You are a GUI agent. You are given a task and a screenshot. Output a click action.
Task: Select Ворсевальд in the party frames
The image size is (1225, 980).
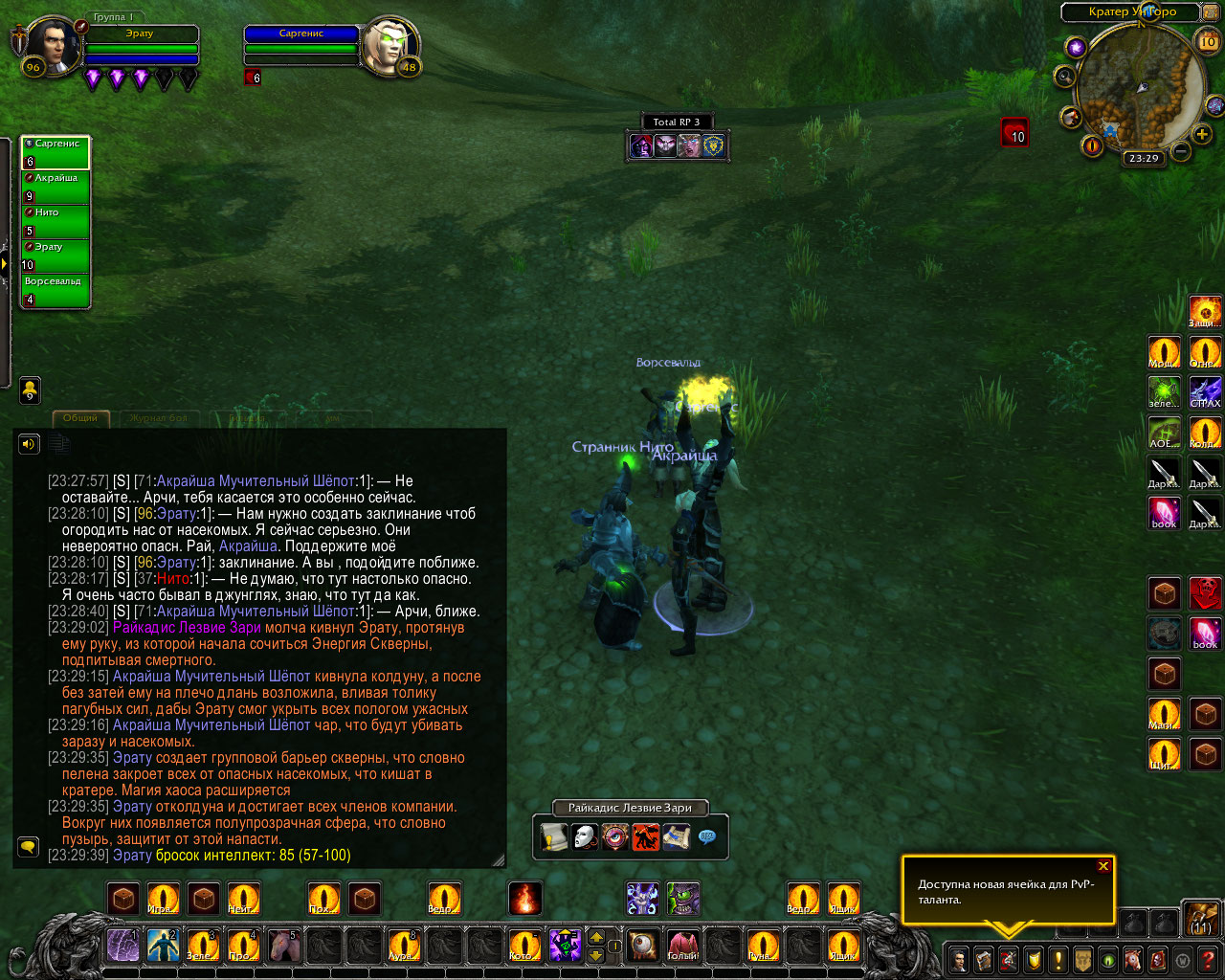[x=56, y=291]
